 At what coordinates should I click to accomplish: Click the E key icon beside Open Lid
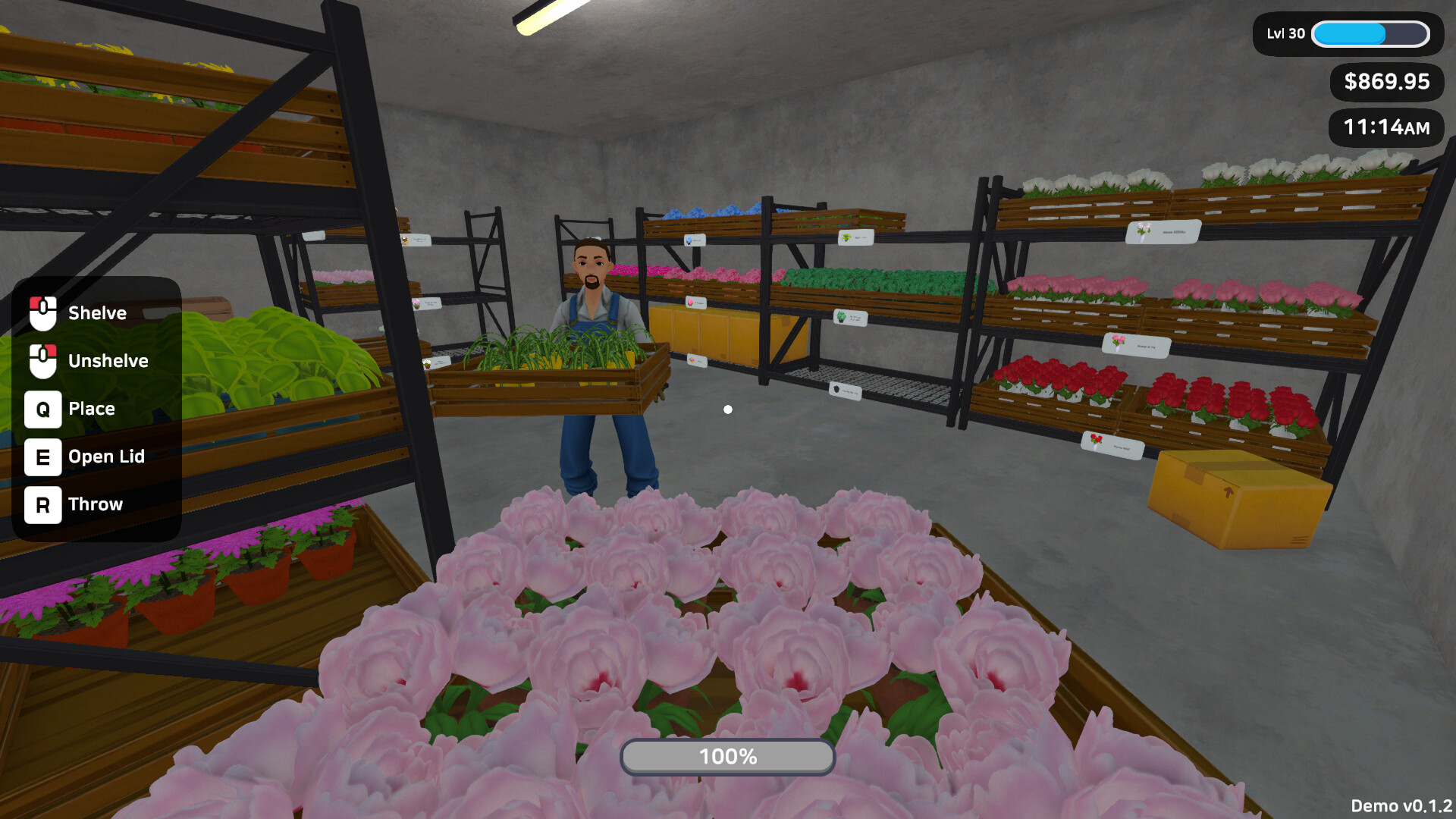pos(42,457)
